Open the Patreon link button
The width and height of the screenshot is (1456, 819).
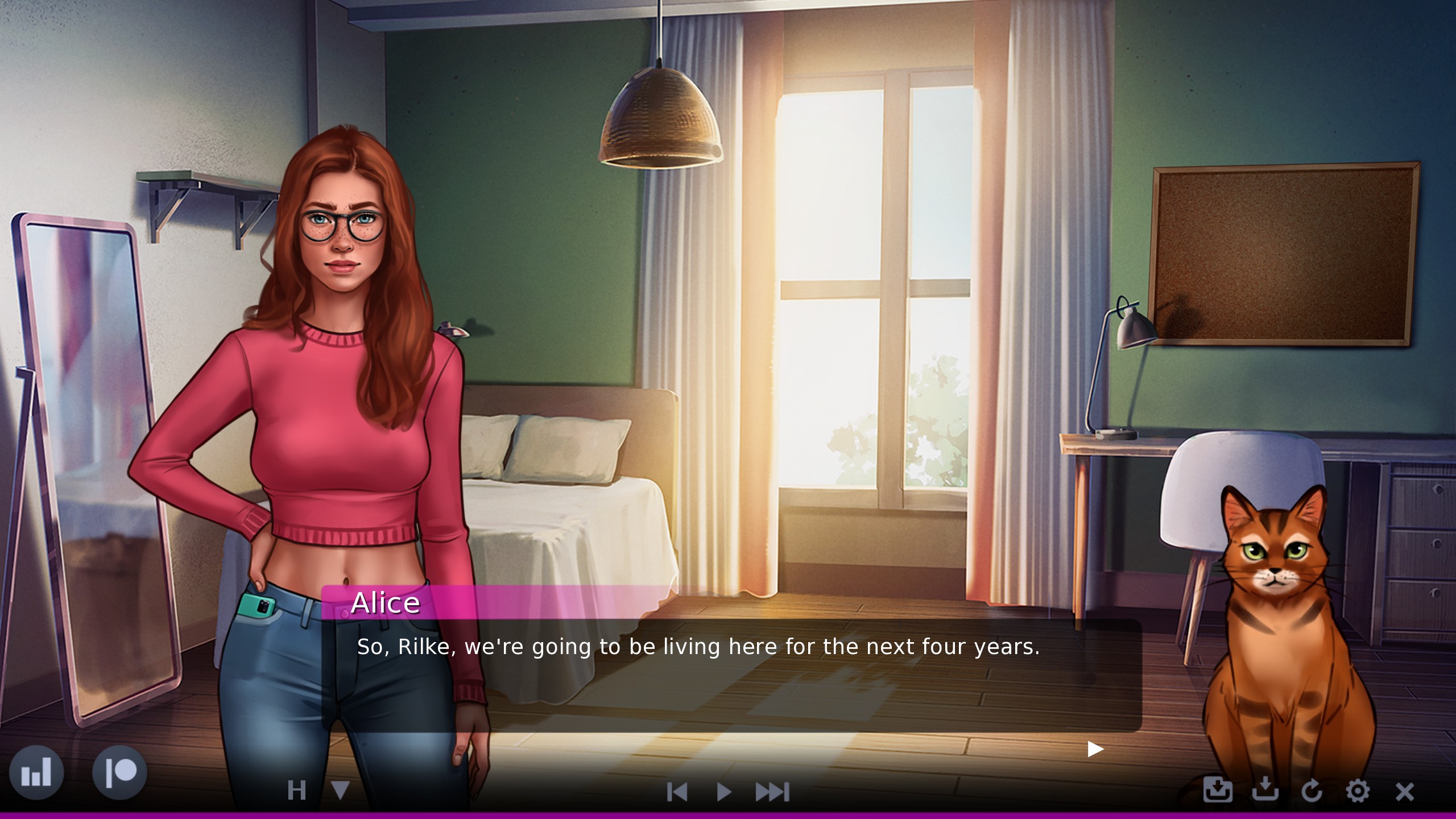click(119, 772)
